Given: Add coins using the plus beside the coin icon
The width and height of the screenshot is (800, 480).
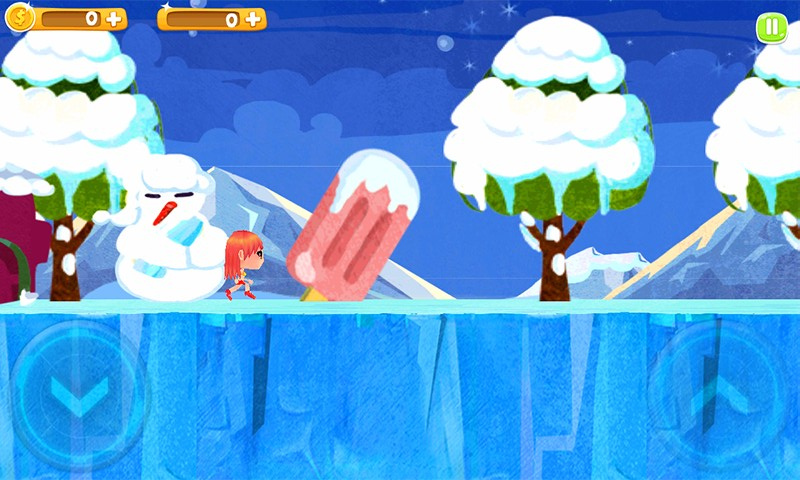Looking at the screenshot, I should coord(113,18).
